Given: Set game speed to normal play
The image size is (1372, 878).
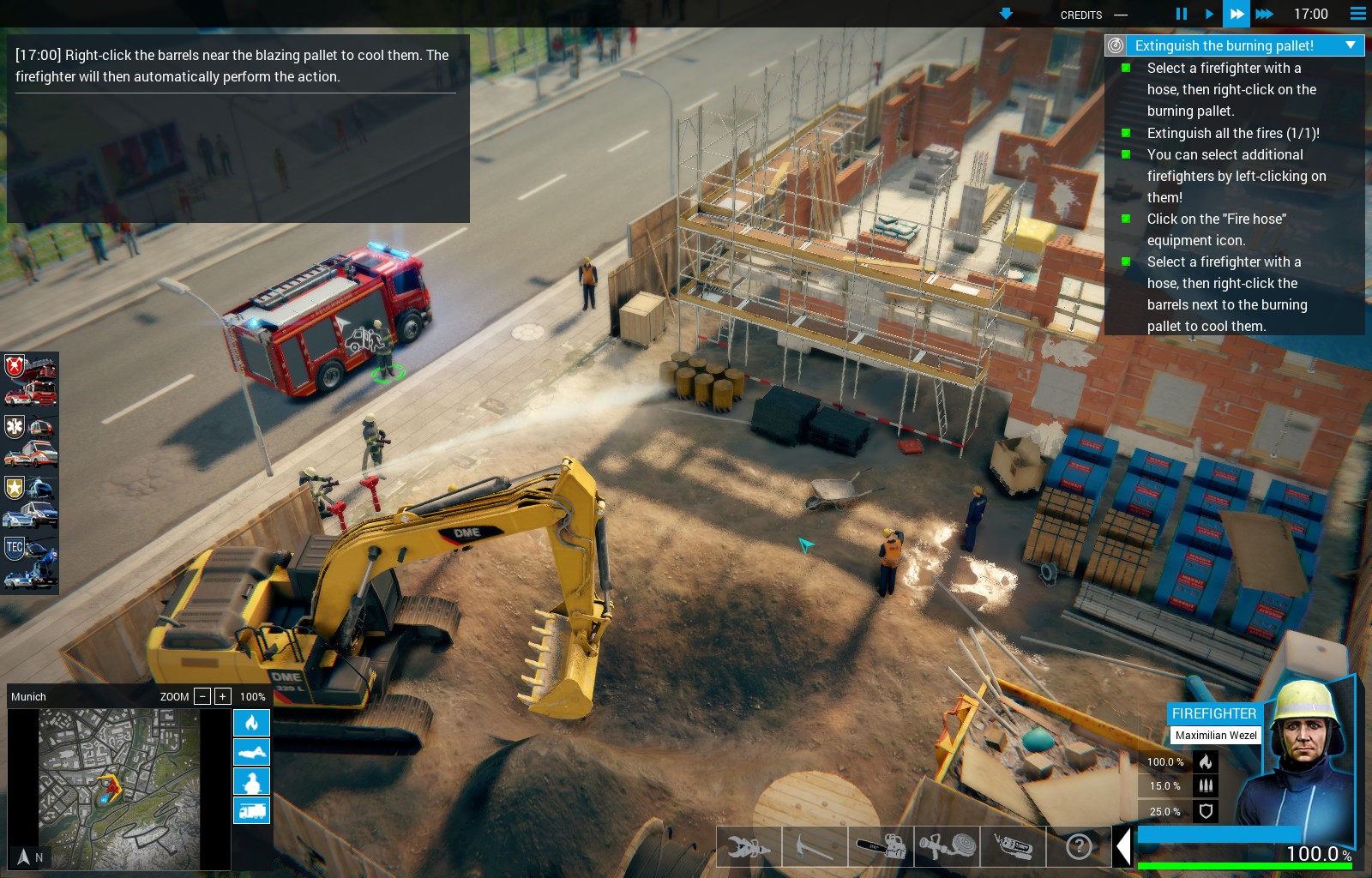Looking at the screenshot, I should point(1209,14).
